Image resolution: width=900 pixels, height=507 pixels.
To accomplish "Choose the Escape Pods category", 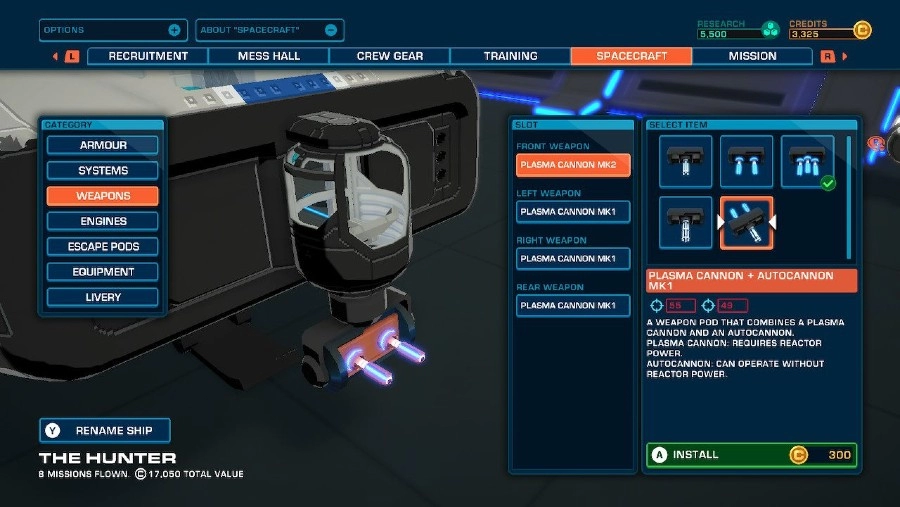I will click(x=103, y=246).
